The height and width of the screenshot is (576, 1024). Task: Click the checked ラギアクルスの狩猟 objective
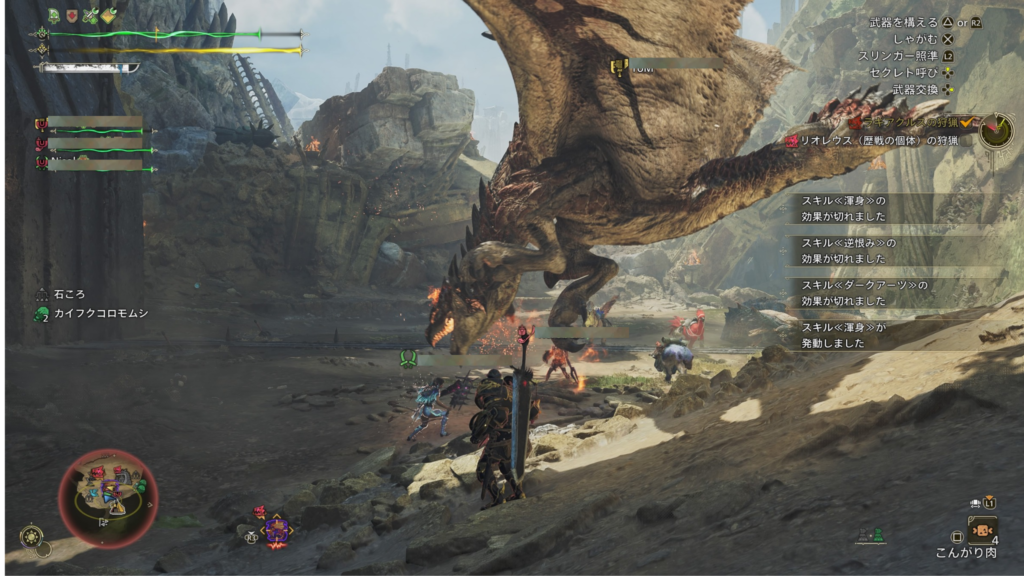click(900, 122)
